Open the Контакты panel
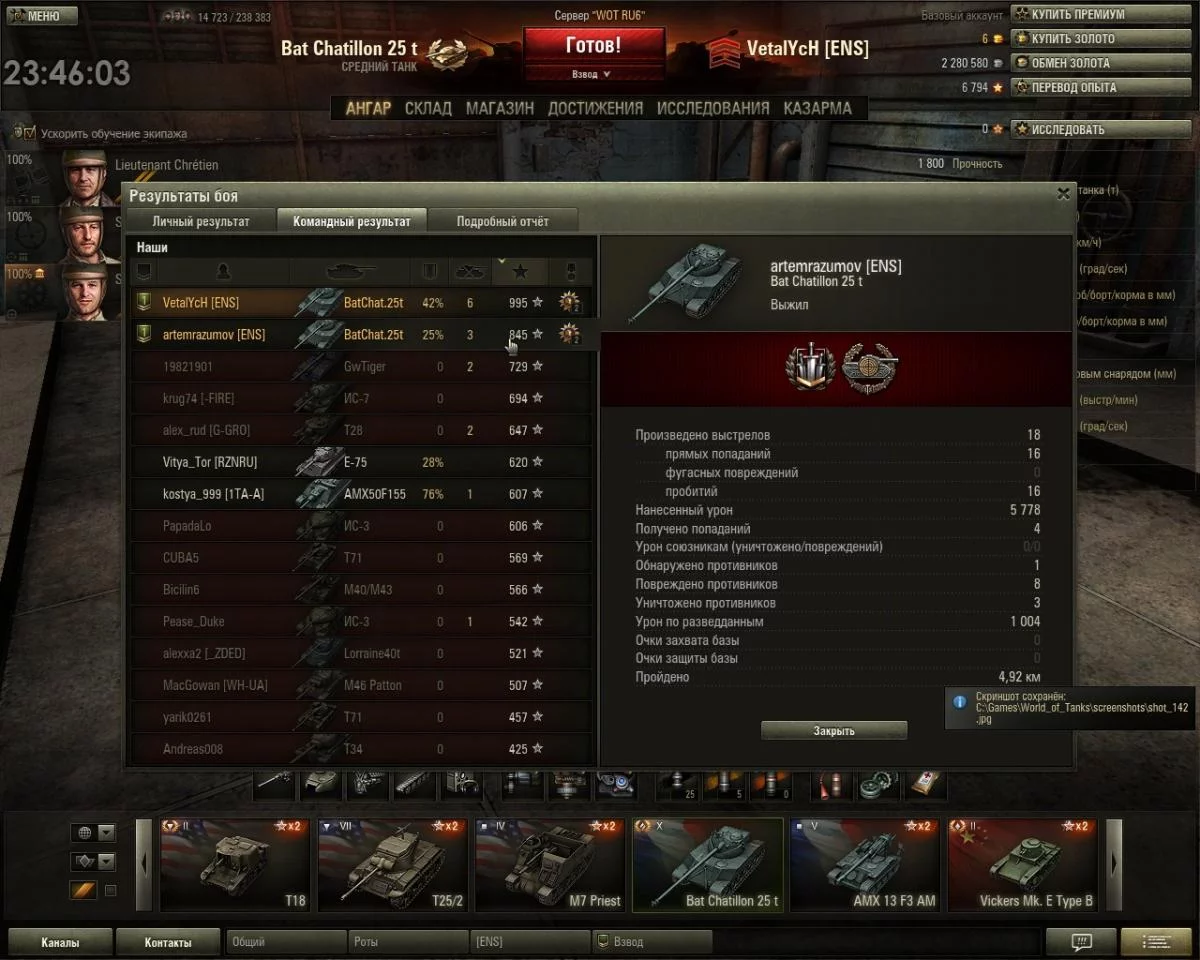Viewport: 1200px width, 960px height. (x=167, y=942)
